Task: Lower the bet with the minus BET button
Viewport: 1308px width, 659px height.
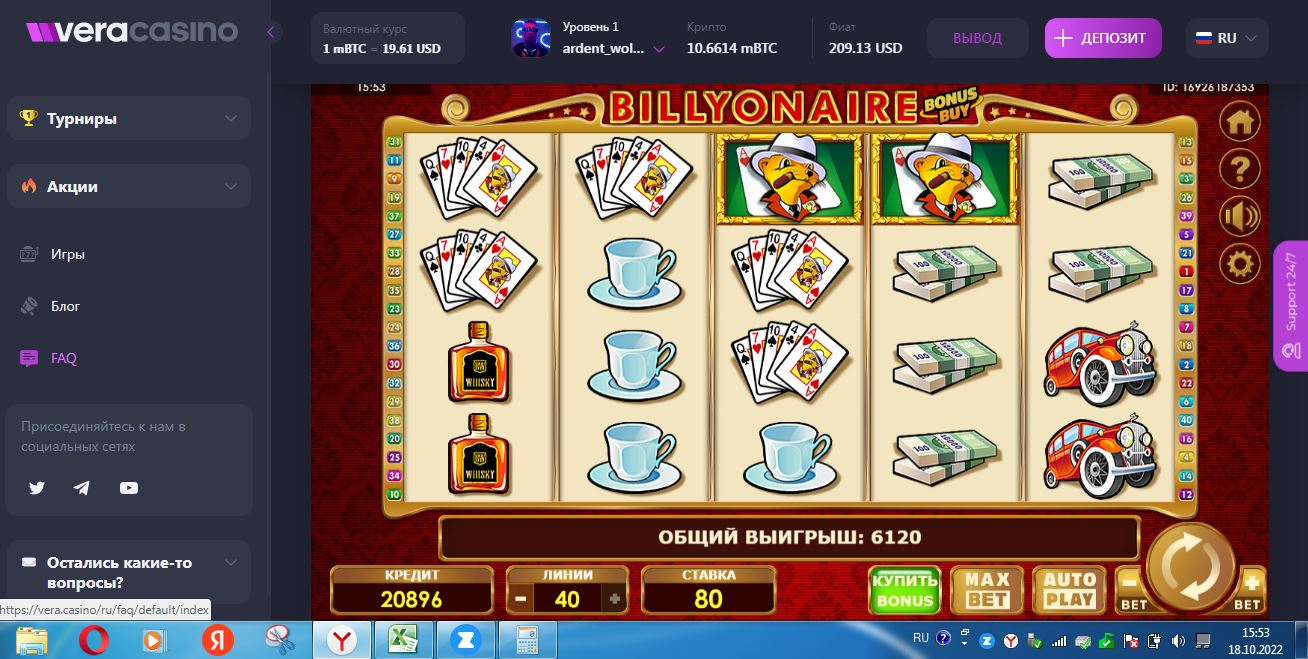Action: (x=1131, y=588)
